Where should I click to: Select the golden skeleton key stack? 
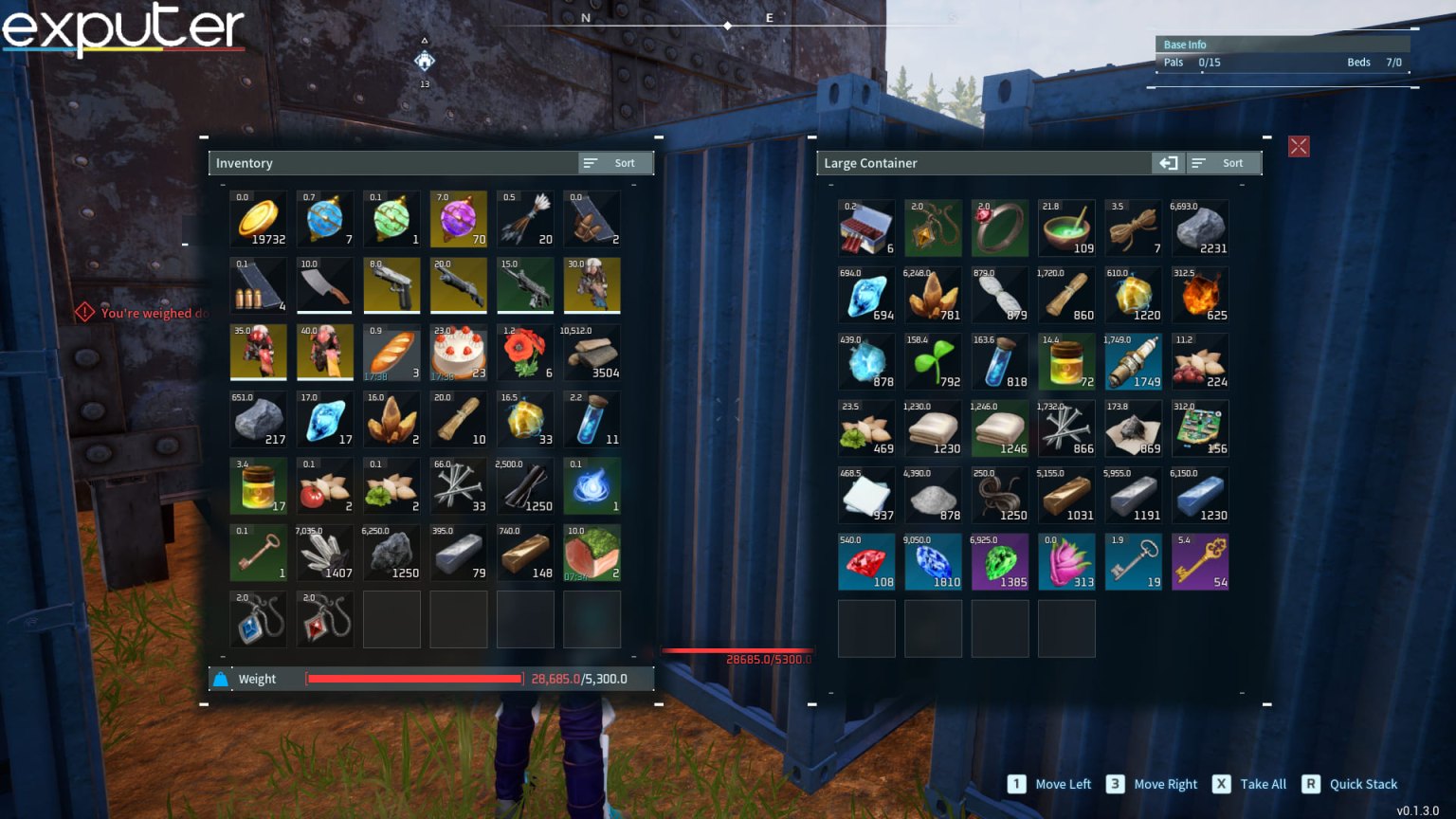click(x=1200, y=561)
